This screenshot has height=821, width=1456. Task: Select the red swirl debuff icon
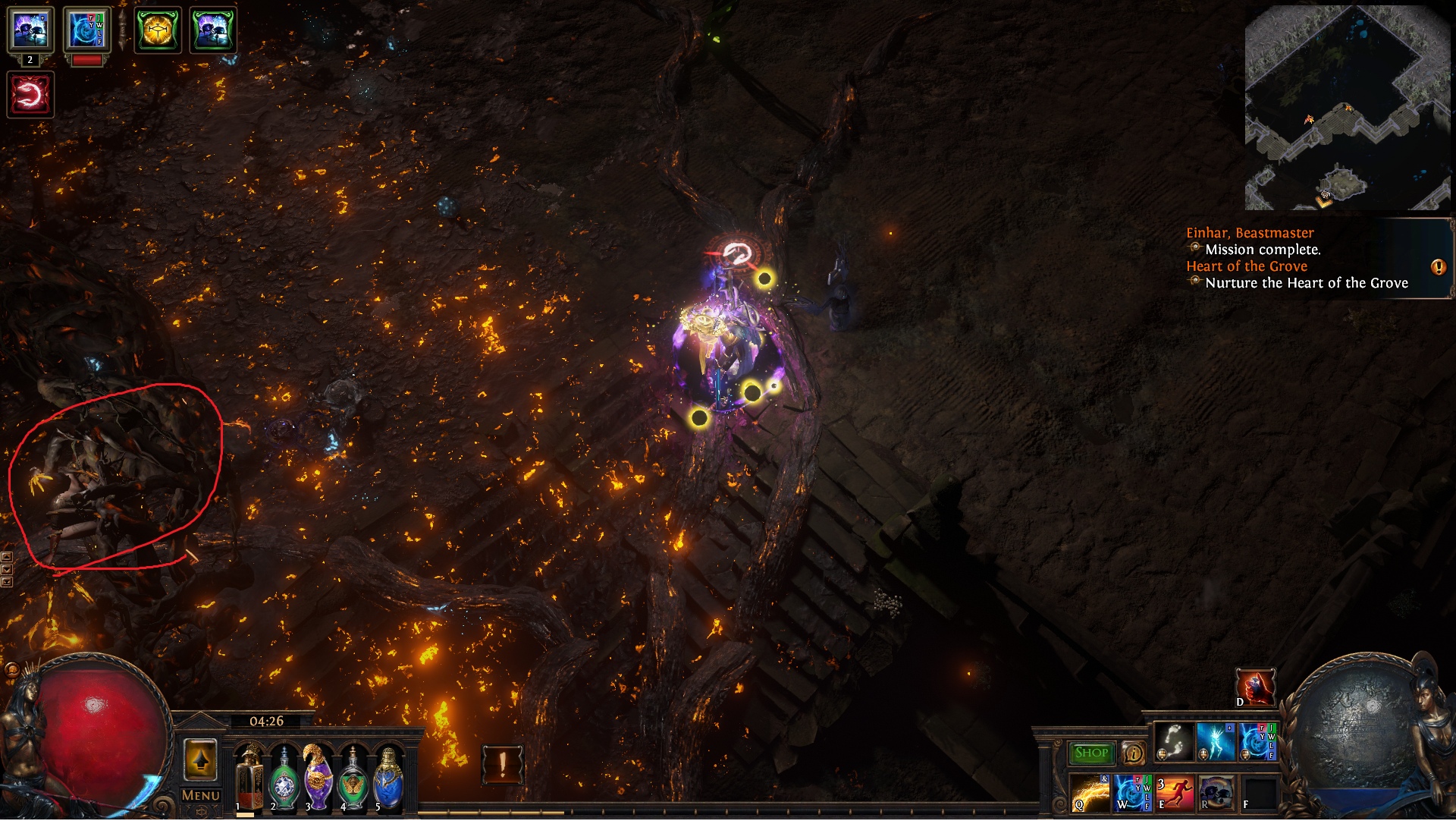point(30,95)
